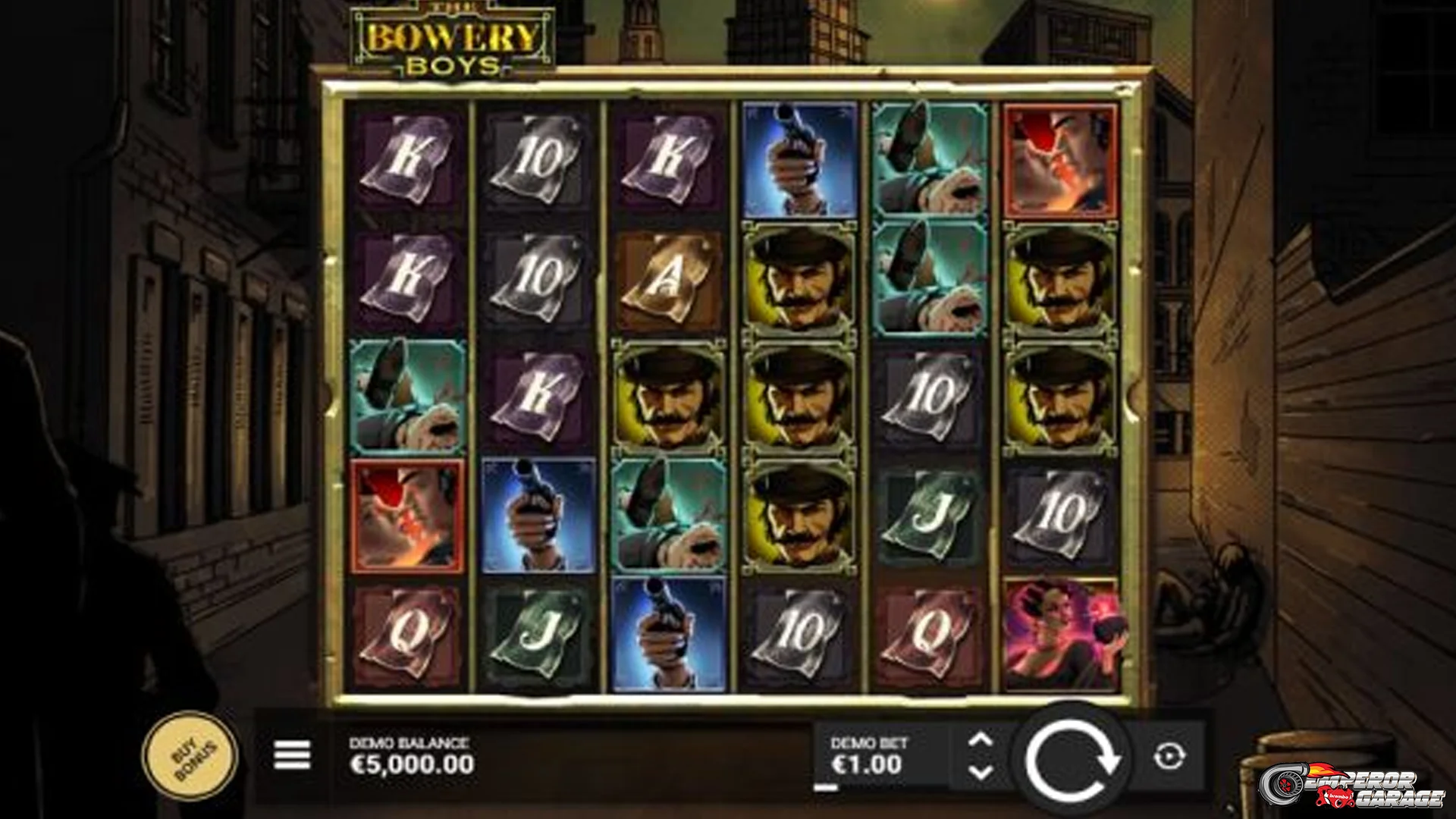
Task: Click the dancing woman symbol bottom of reel six
Action: [x=1062, y=633]
